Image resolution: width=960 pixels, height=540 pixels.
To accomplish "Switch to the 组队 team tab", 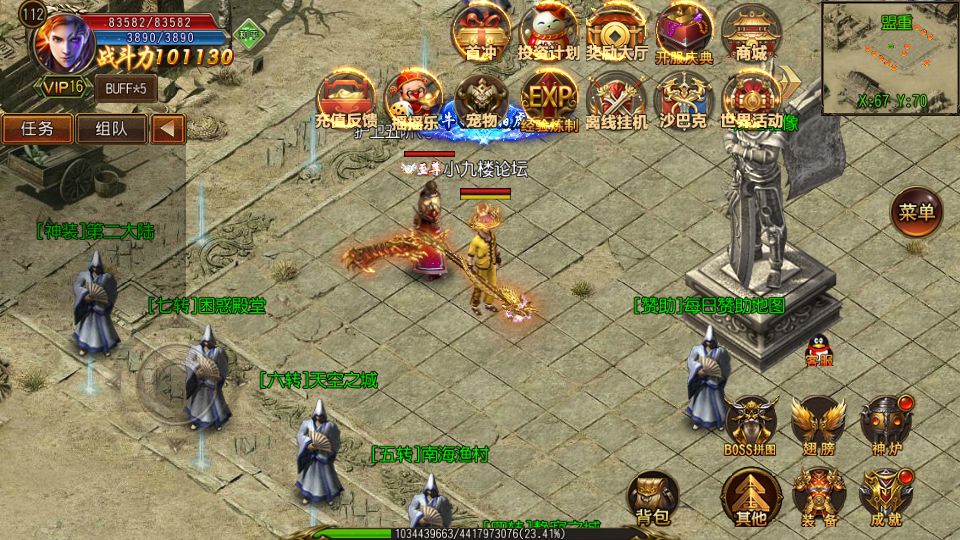I will [x=111, y=129].
